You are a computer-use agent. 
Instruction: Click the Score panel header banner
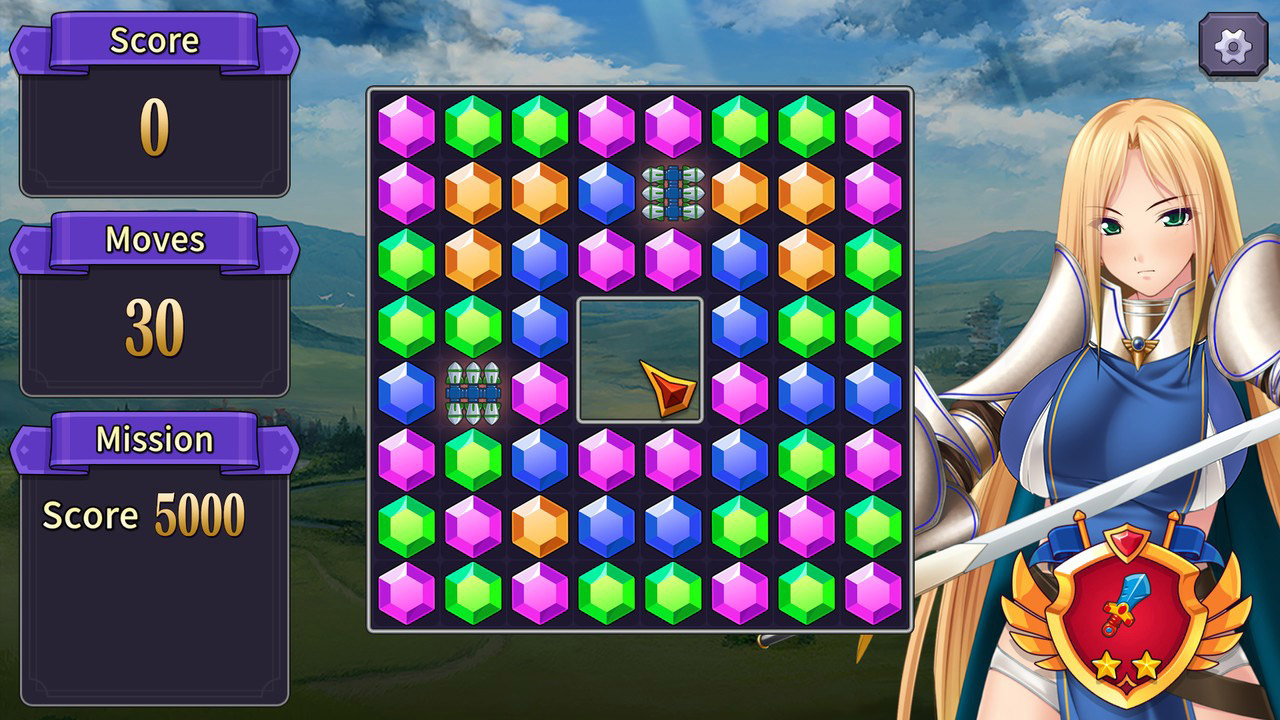[155, 42]
